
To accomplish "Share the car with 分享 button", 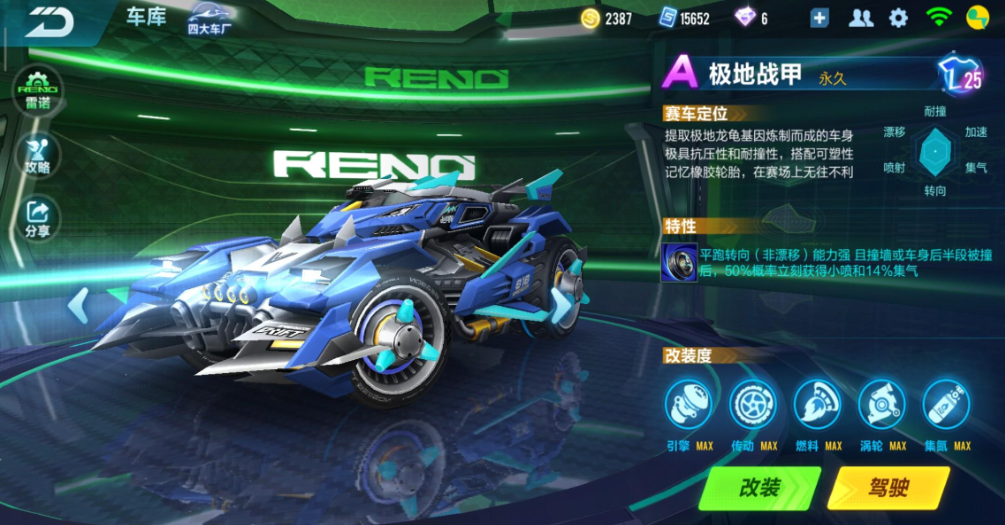I will coord(38,218).
